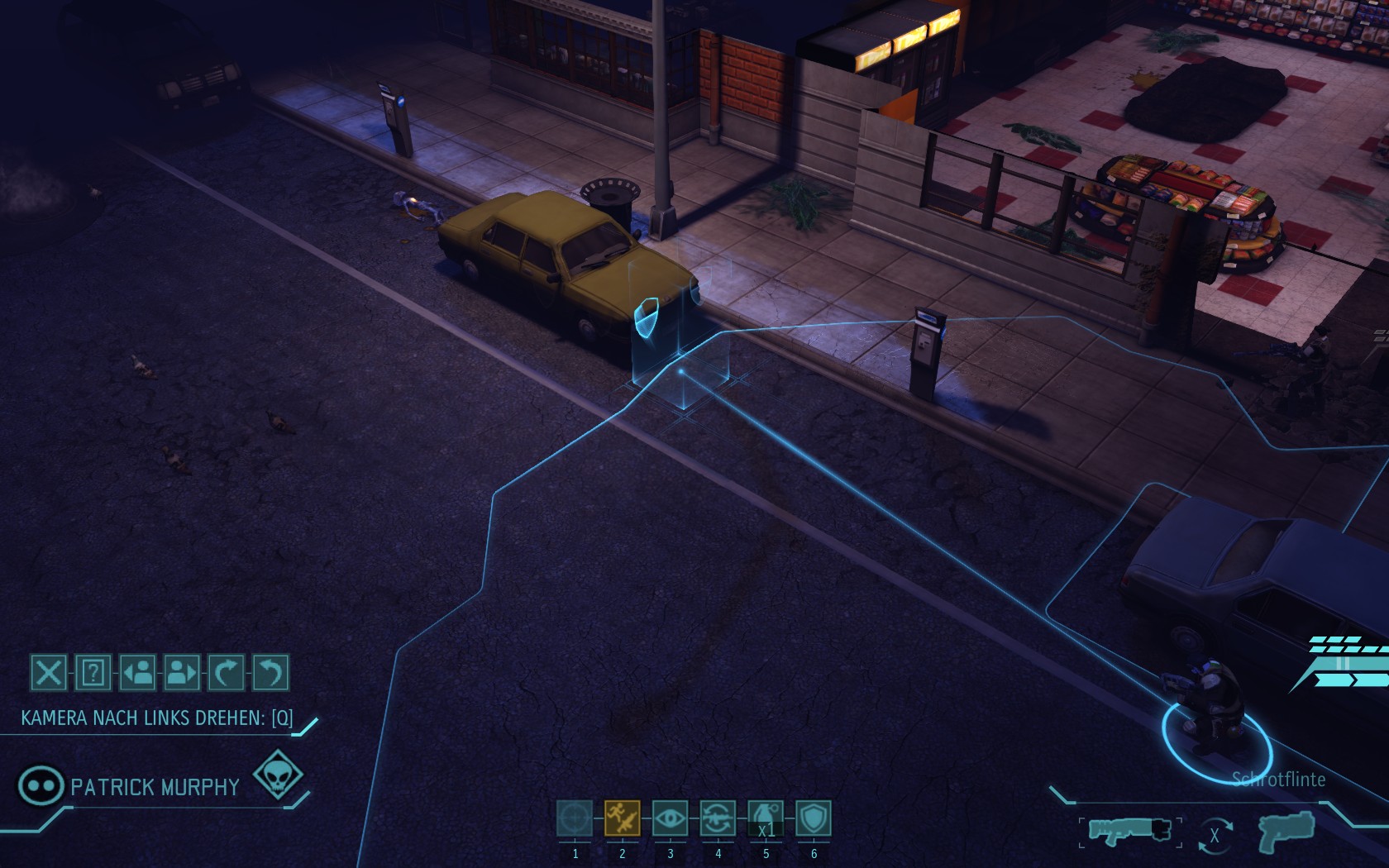
Task: Select the shotgun weapon icon
Action: click(x=1129, y=831)
